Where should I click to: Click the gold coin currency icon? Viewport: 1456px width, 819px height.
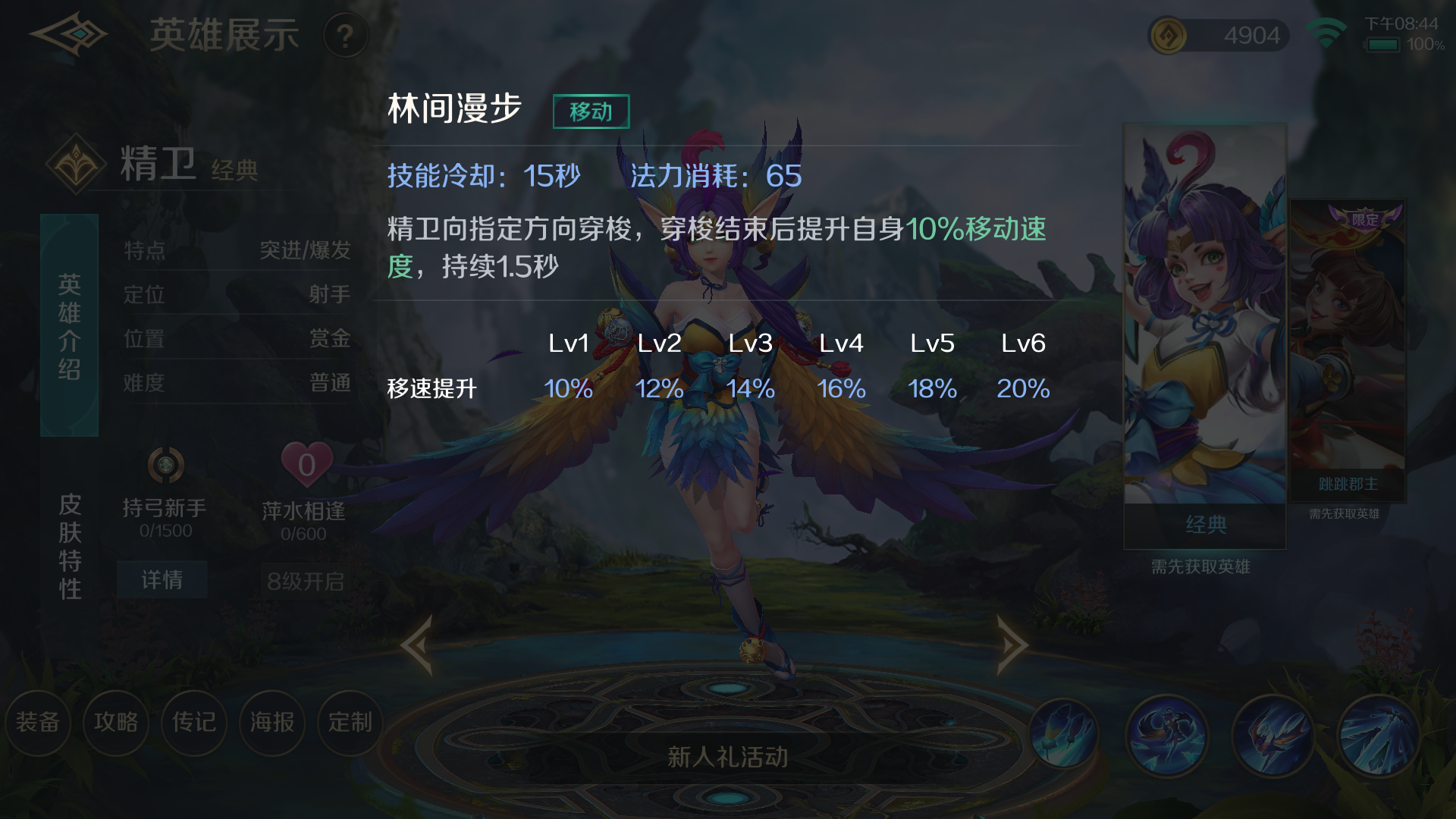click(x=1169, y=35)
